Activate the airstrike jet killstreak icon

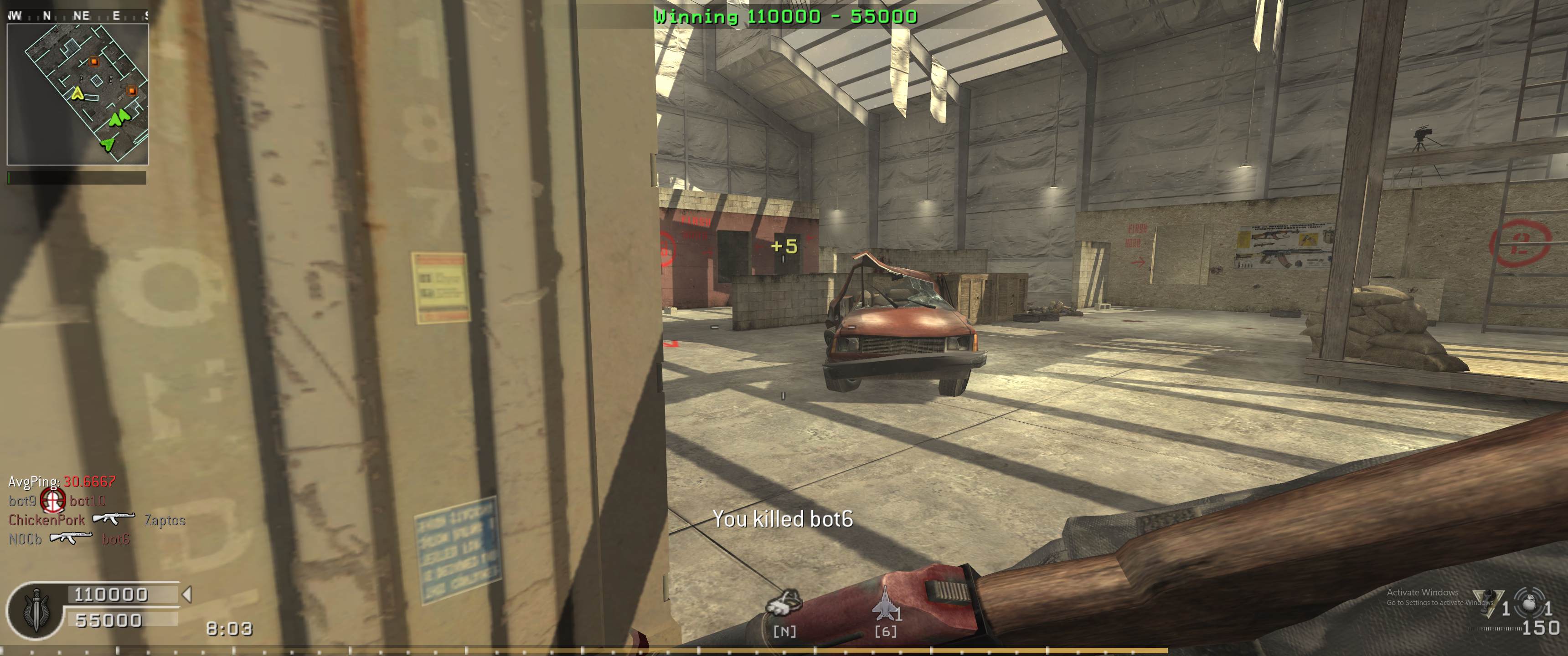[885, 605]
